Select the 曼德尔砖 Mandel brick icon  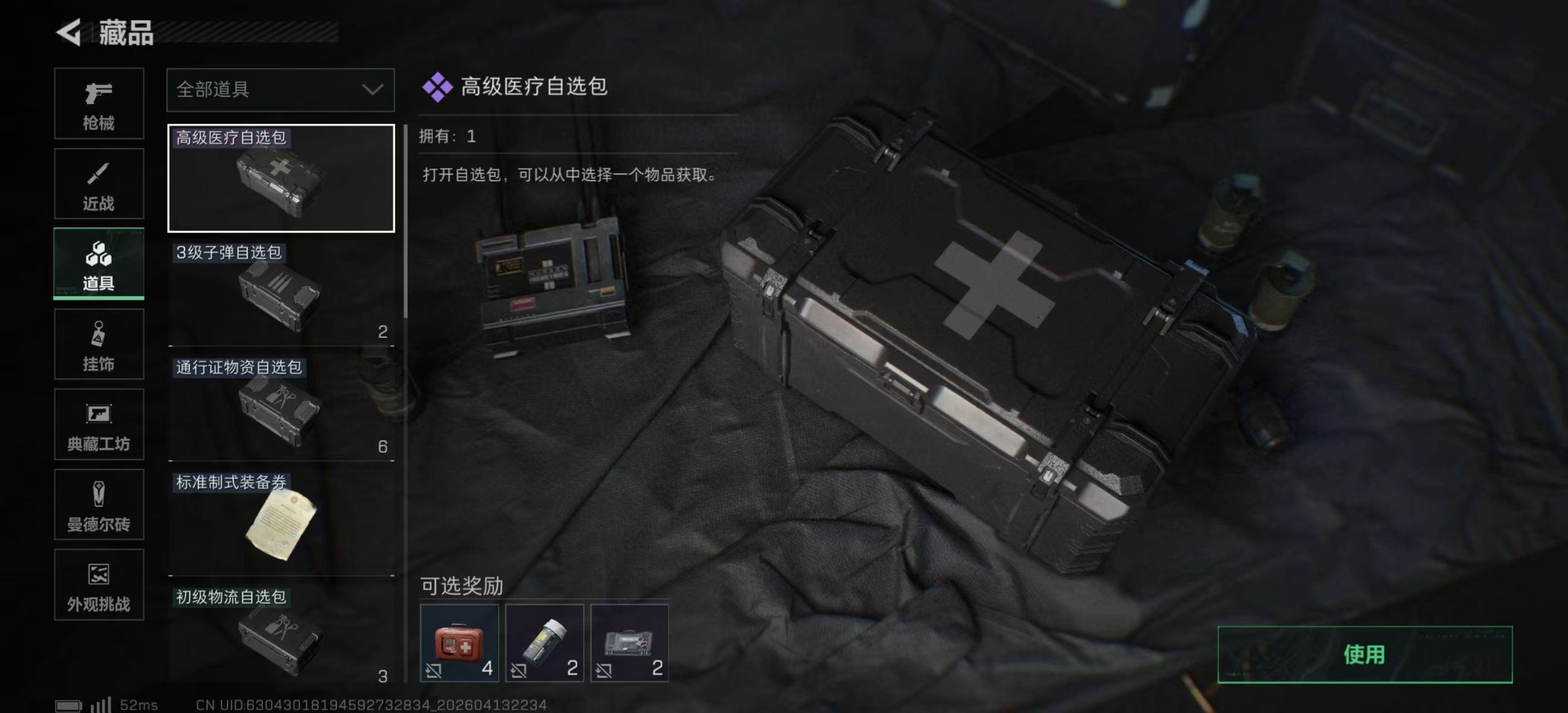99,505
